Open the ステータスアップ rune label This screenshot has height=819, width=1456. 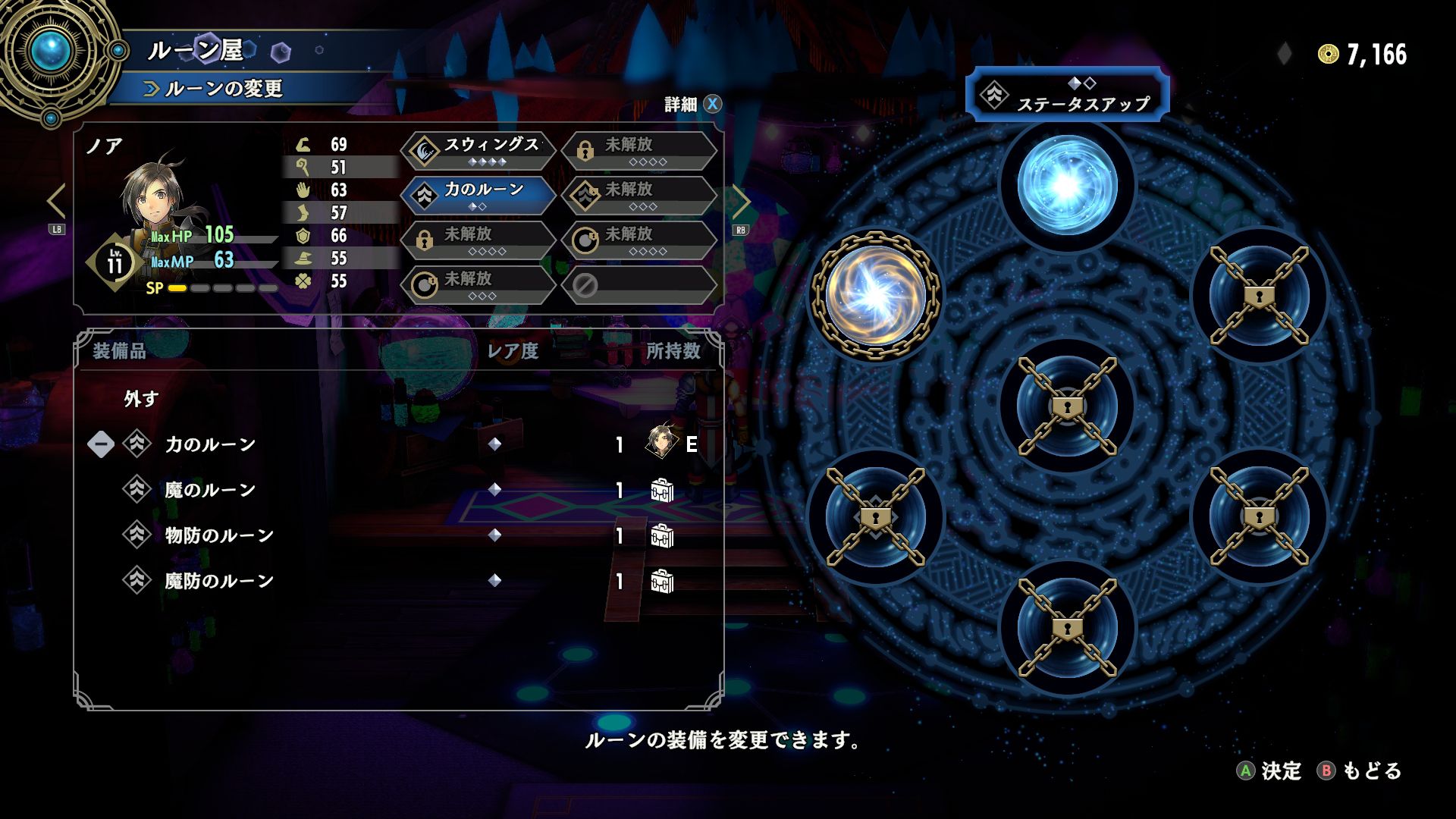coord(1066,96)
